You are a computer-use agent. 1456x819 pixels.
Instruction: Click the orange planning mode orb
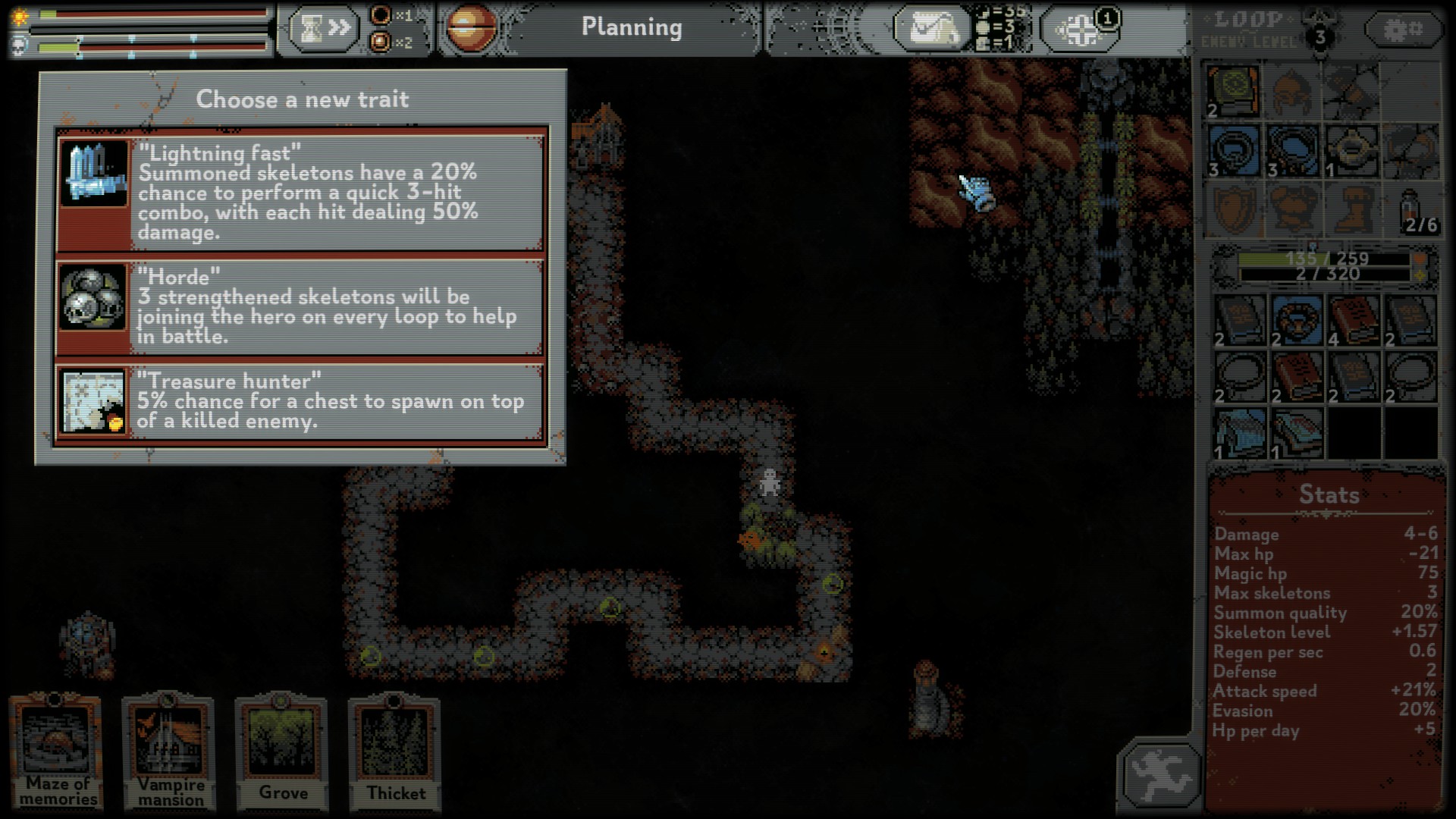(x=471, y=29)
